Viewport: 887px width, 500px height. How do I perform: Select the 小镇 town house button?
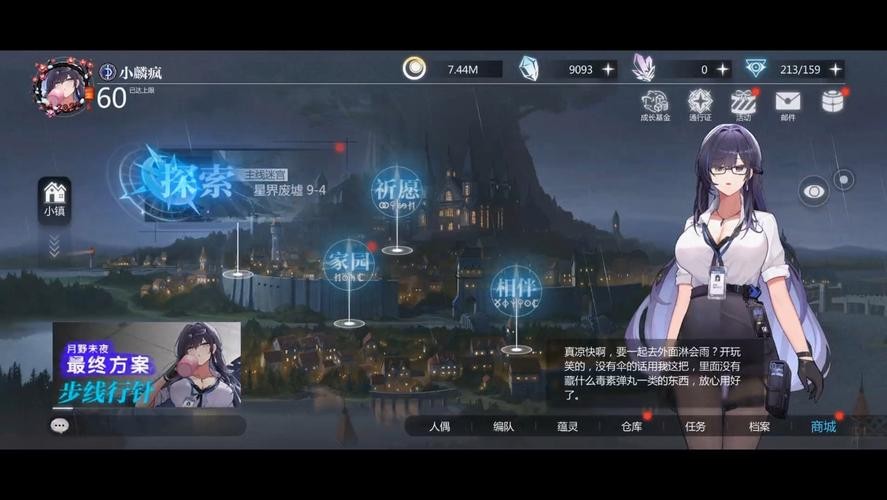pos(54,198)
